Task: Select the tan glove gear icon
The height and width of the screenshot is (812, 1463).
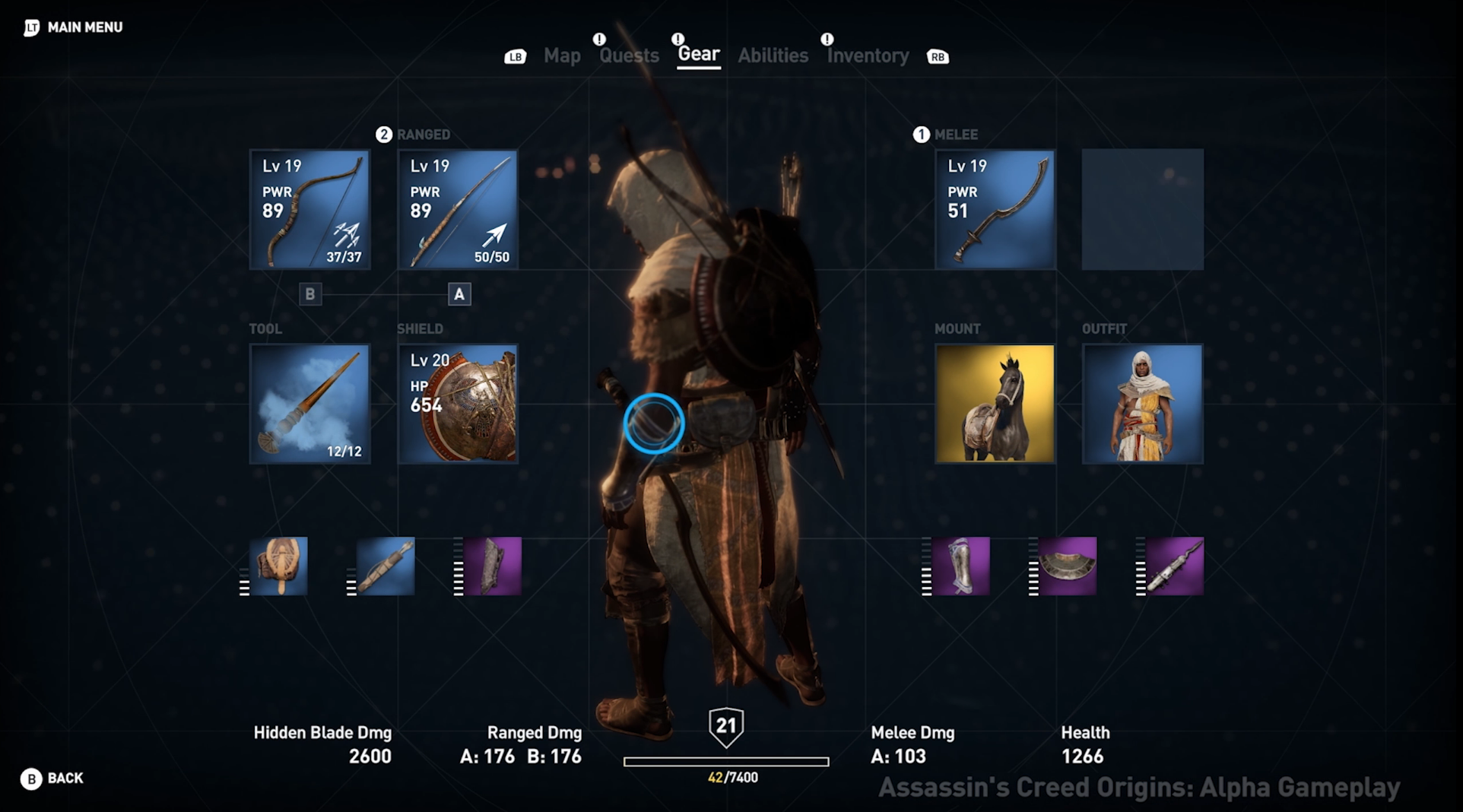Action: point(278,566)
